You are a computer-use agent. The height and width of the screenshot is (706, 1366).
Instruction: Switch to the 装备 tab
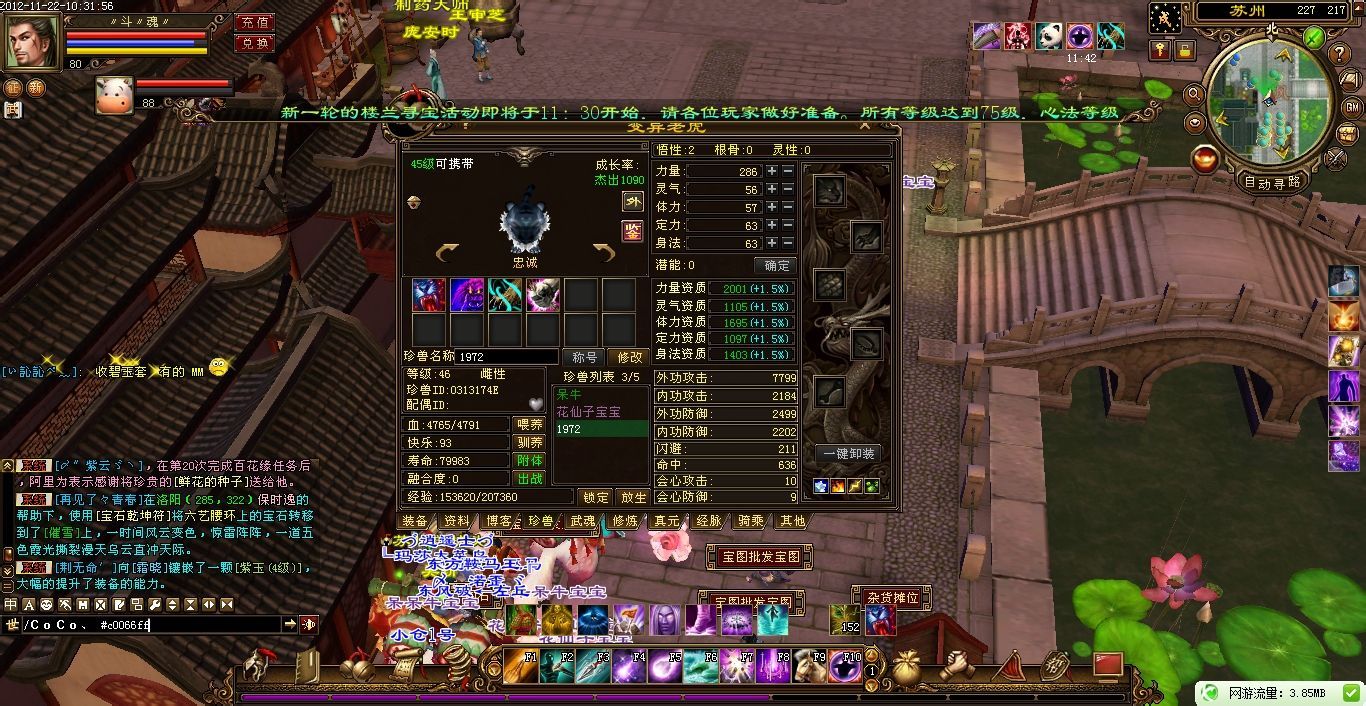click(x=415, y=521)
